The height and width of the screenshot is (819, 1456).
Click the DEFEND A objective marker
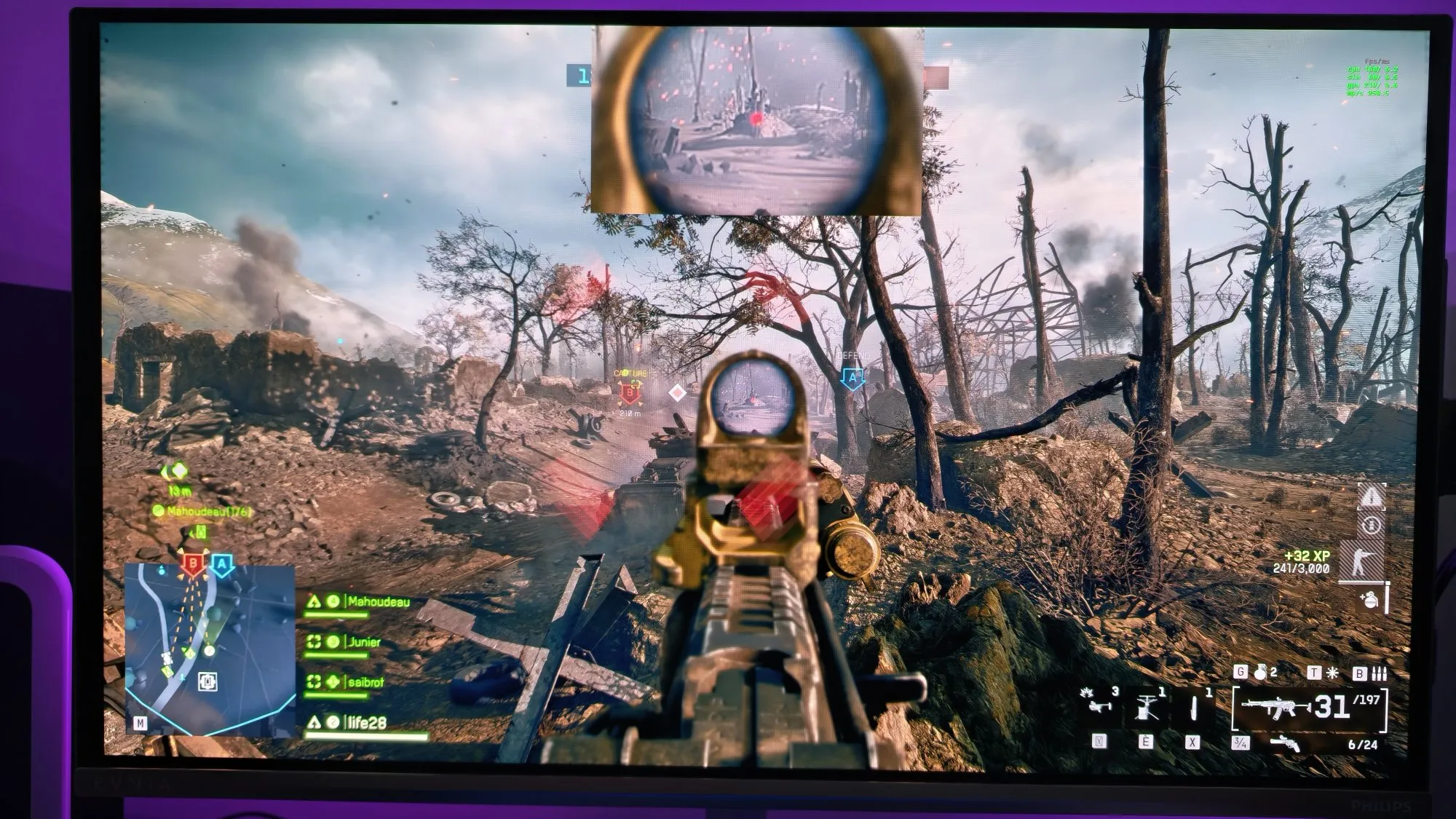[853, 378]
